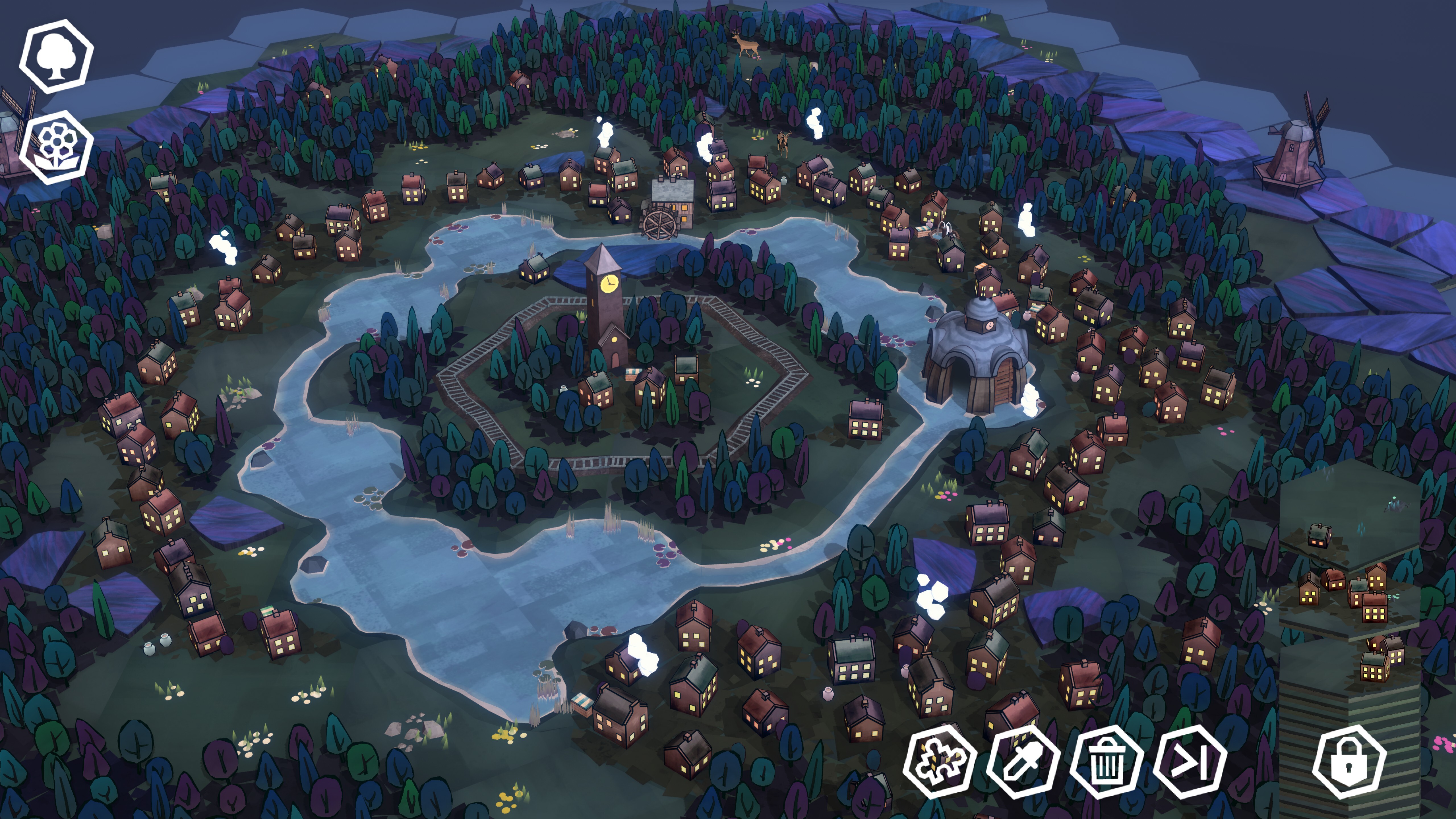Click the skip tile arrow button
This screenshot has width=1456, height=819.
click(1190, 761)
